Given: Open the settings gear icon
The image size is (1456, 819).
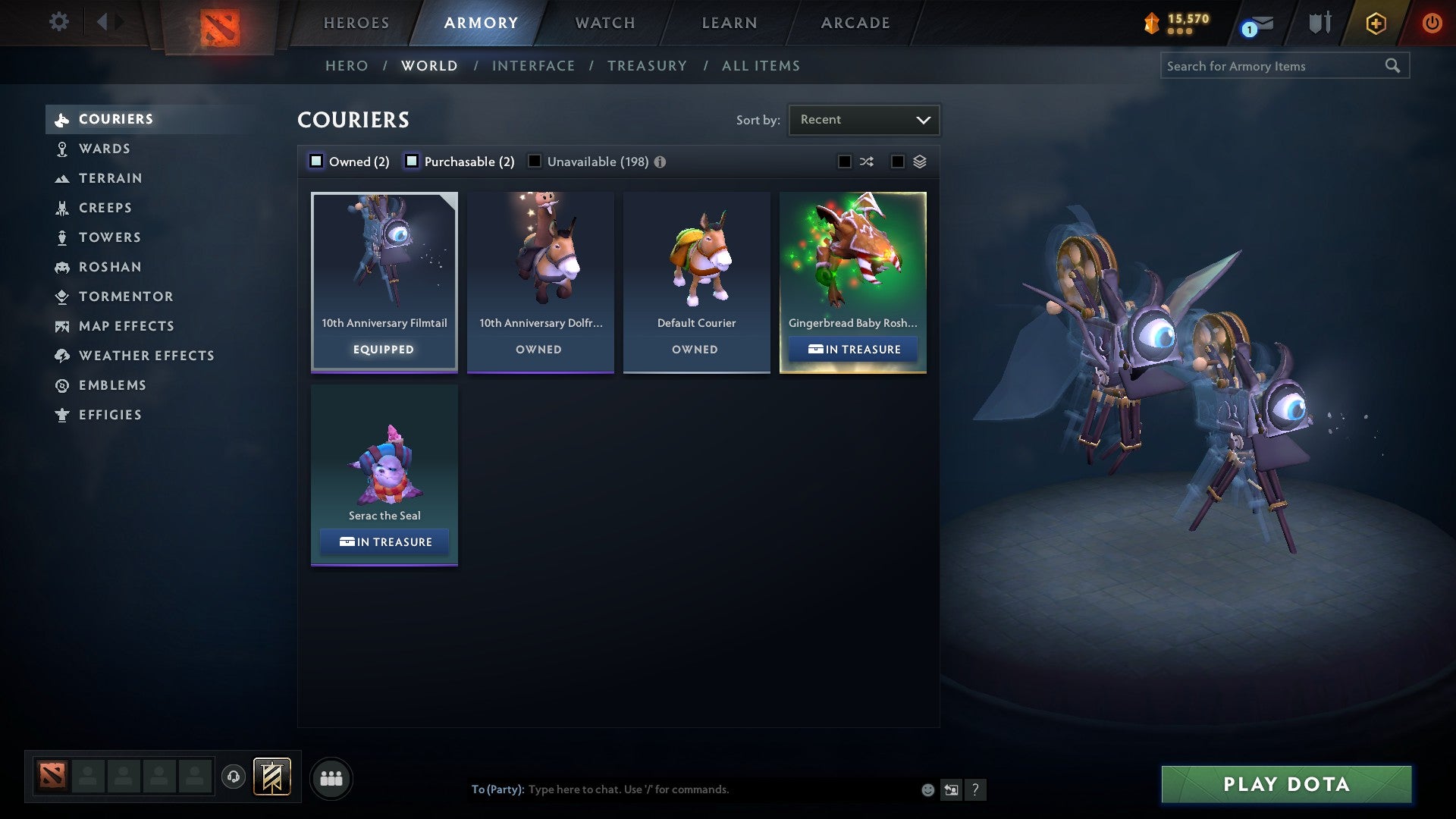Looking at the screenshot, I should 58,22.
